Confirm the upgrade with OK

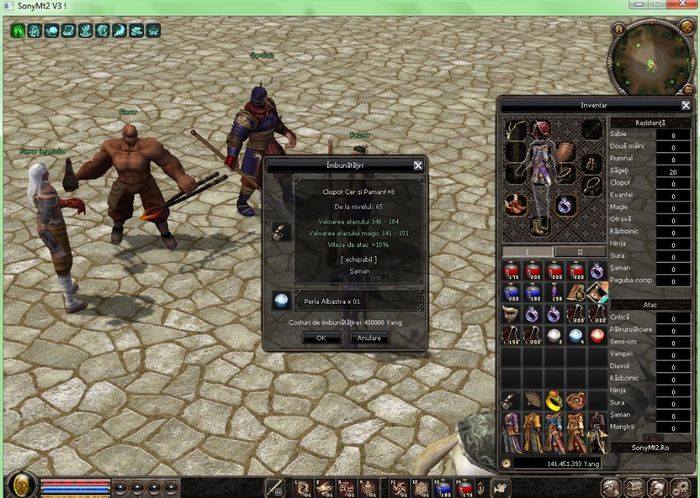[321, 338]
